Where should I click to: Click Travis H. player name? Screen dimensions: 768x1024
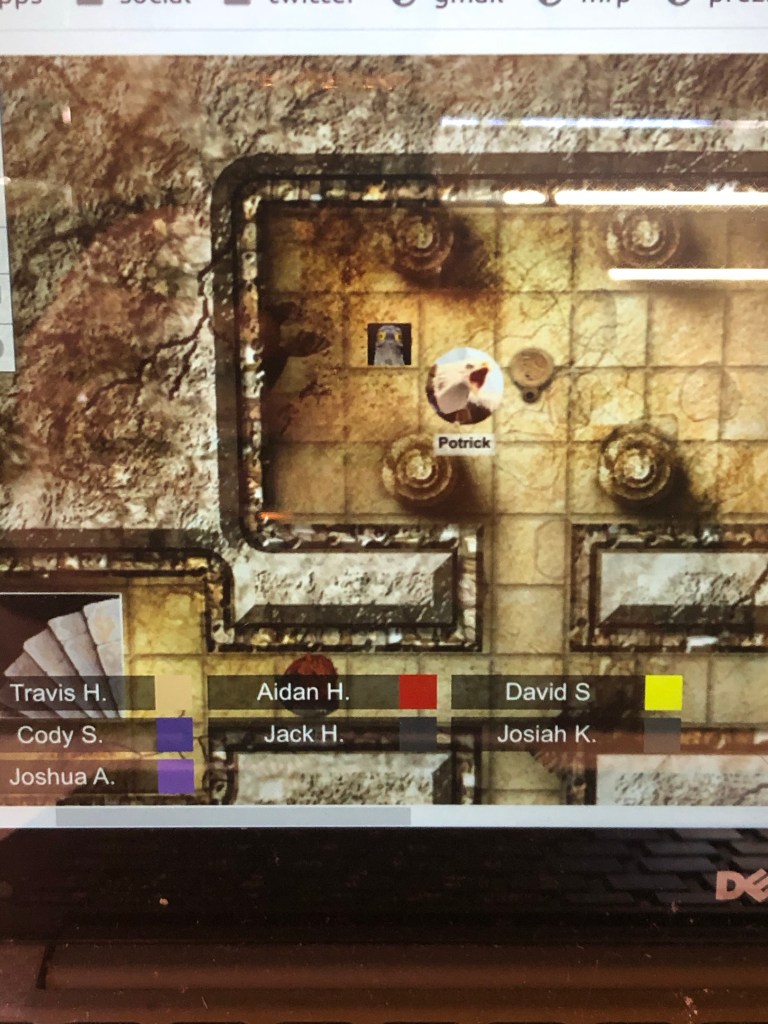point(58,692)
